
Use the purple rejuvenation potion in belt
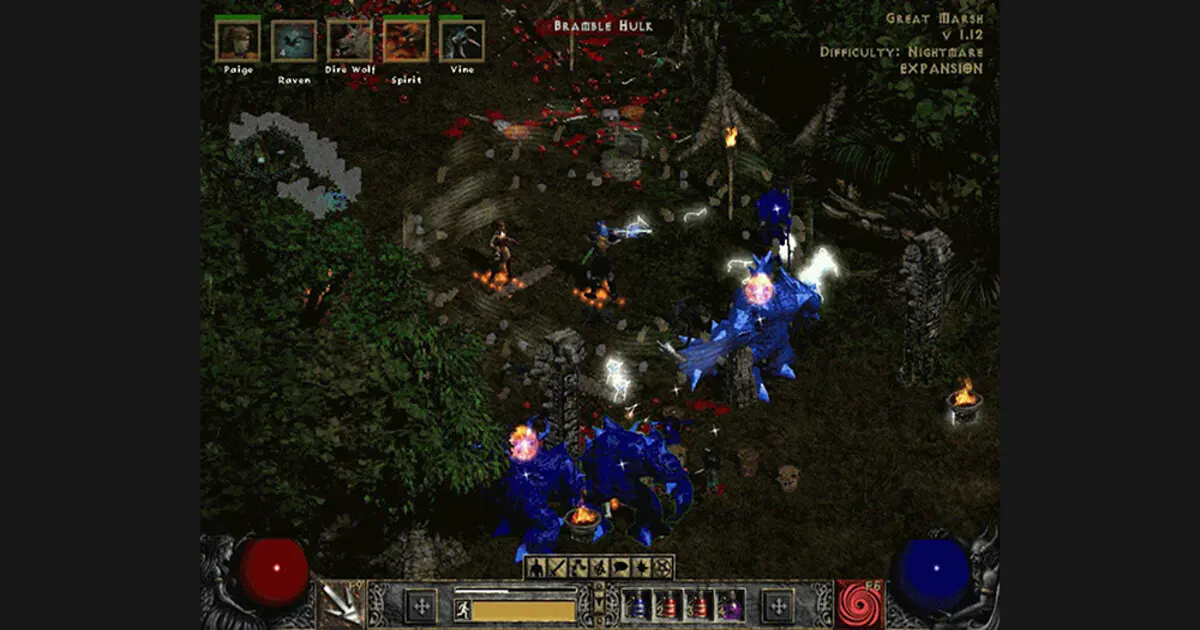pyautogui.click(x=732, y=605)
